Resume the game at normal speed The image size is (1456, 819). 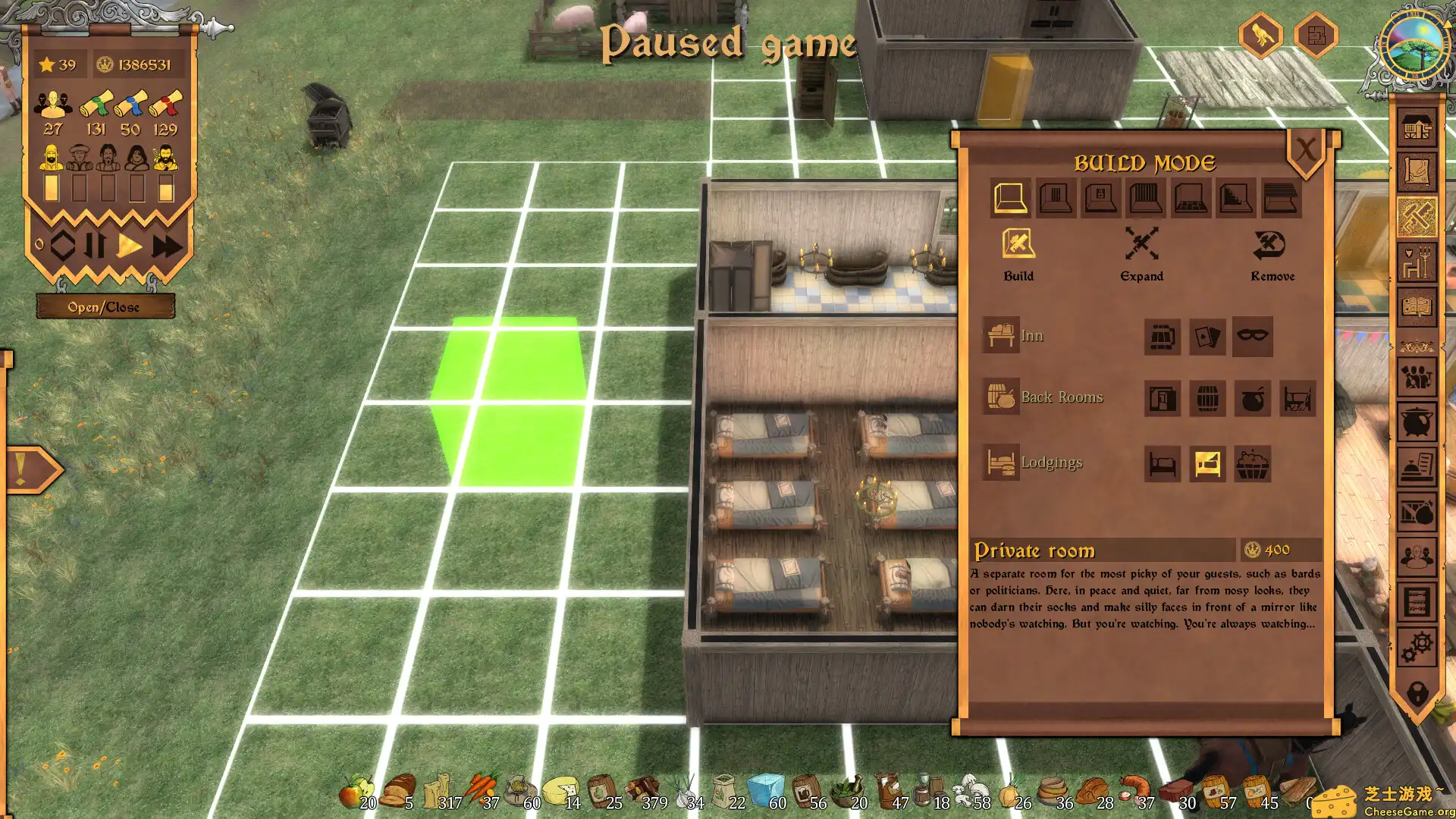tap(130, 246)
